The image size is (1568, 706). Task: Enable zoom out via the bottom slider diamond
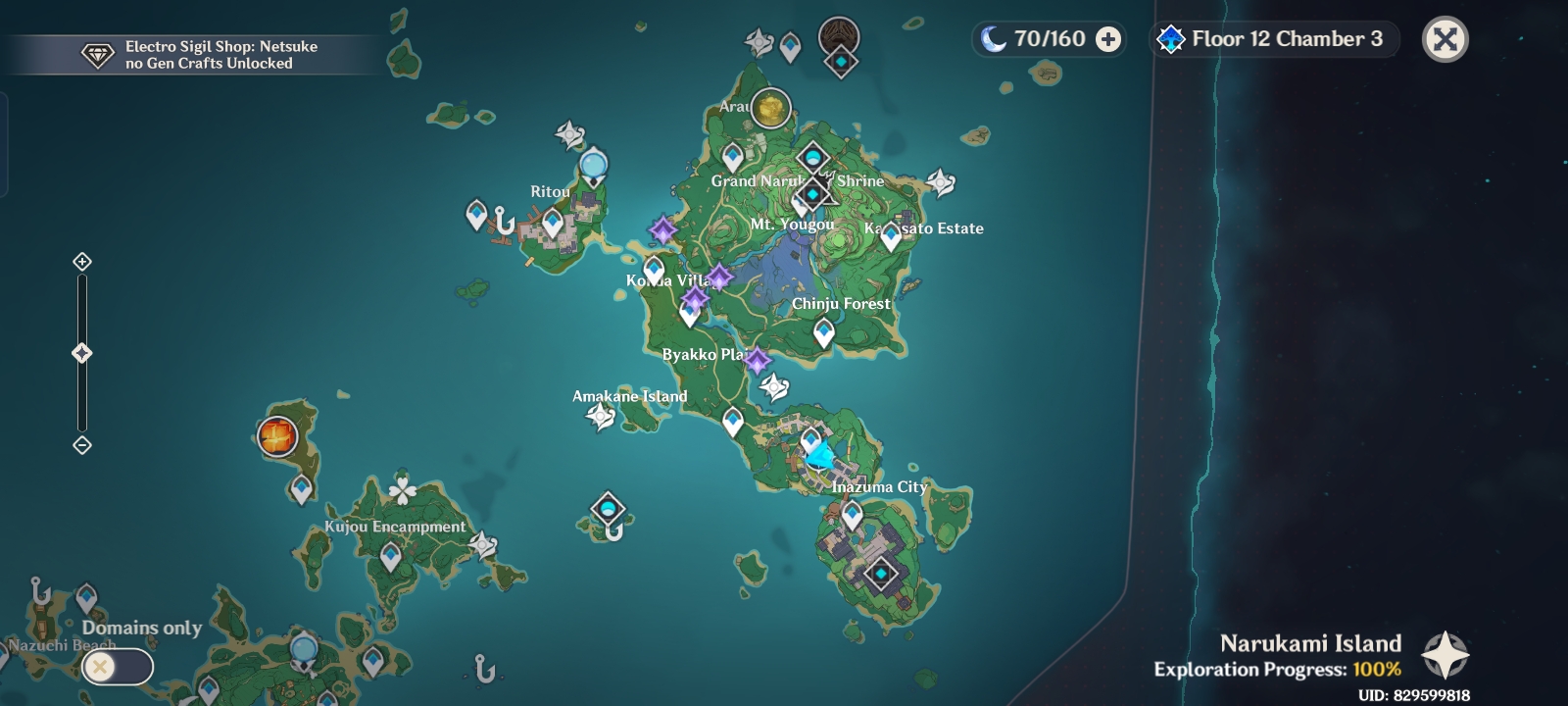[82, 446]
